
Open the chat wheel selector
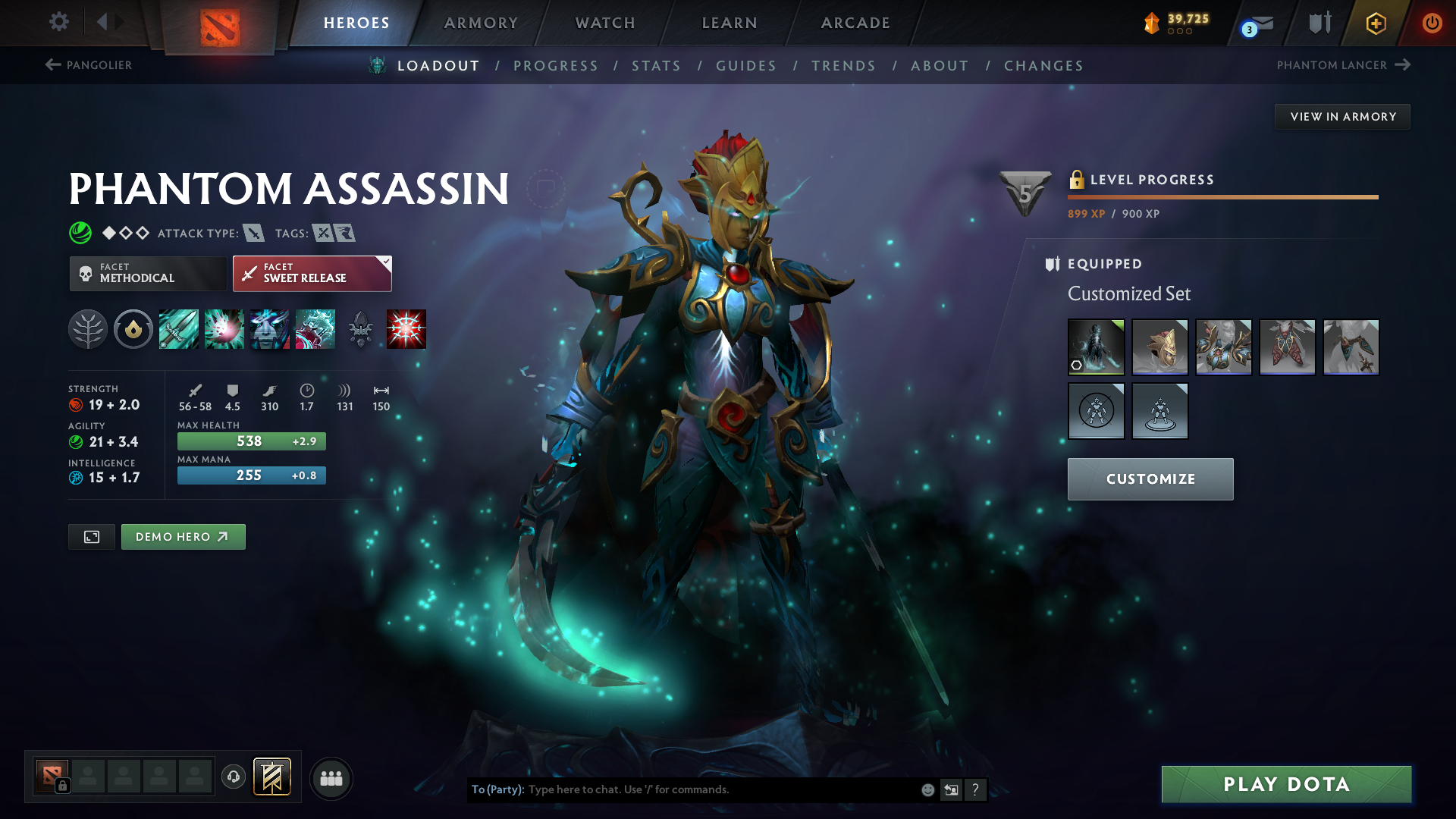tap(951, 789)
